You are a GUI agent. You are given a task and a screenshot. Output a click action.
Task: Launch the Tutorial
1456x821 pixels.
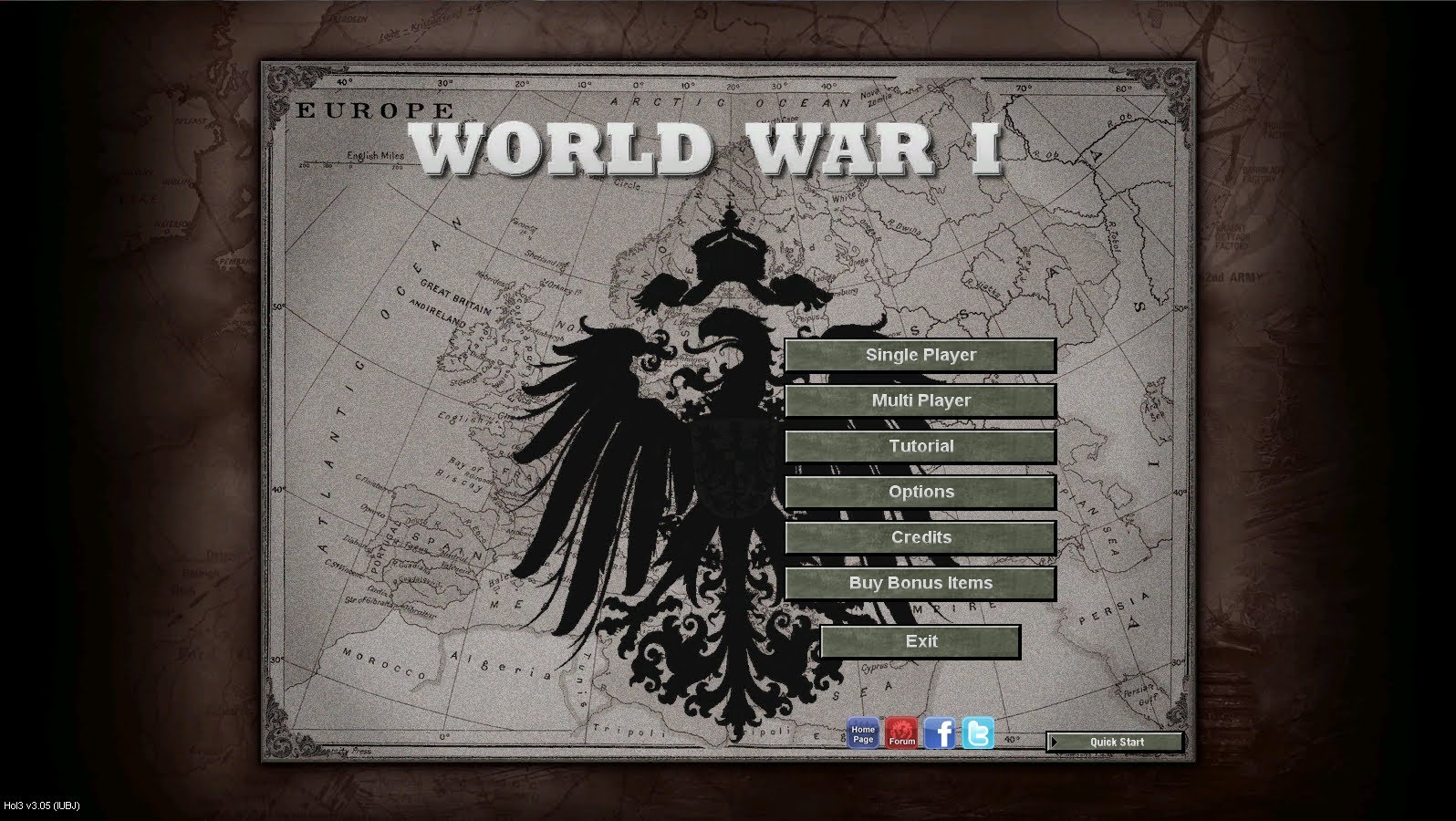click(x=920, y=447)
